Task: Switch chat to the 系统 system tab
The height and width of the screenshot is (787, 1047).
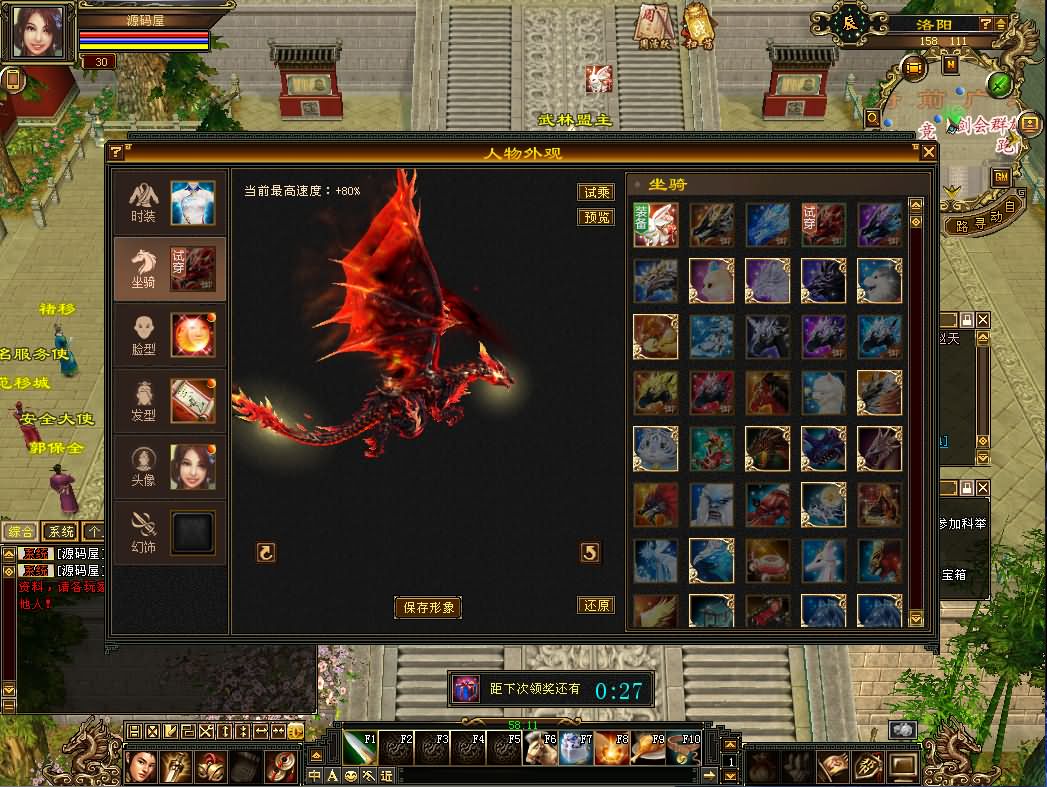Action: pos(60,531)
